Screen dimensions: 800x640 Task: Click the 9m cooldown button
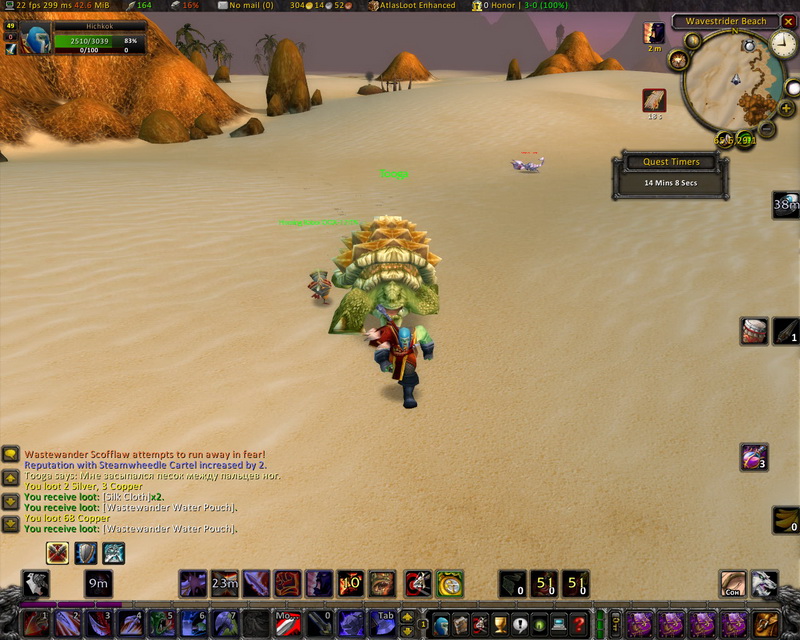click(x=98, y=583)
